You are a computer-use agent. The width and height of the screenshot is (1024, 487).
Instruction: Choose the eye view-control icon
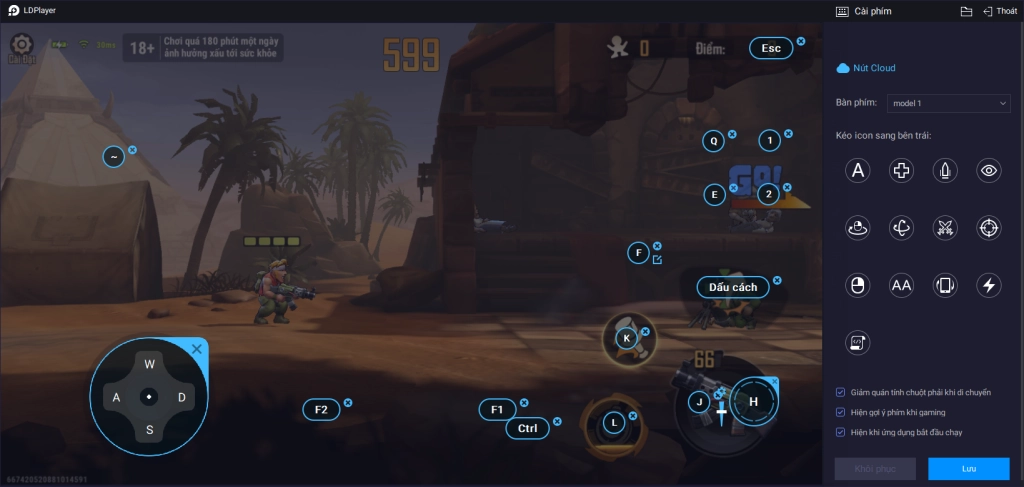[x=989, y=171]
